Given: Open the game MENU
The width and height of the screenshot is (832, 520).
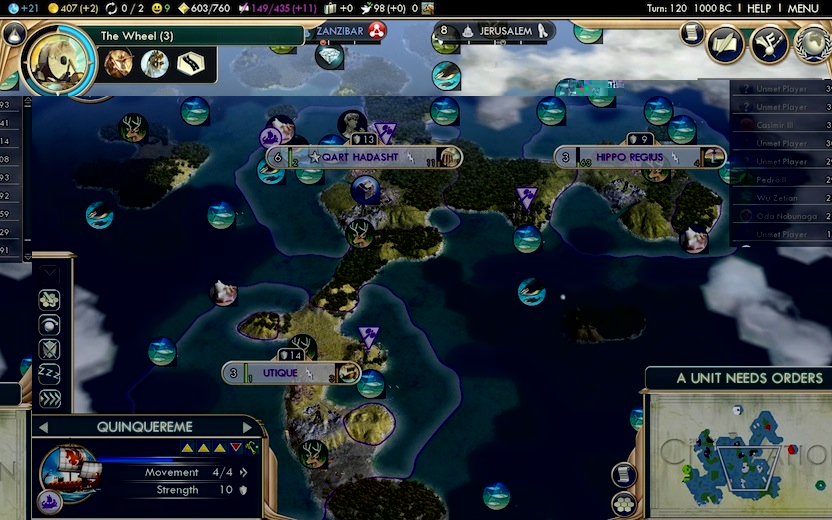Looking at the screenshot, I should pos(803,8).
